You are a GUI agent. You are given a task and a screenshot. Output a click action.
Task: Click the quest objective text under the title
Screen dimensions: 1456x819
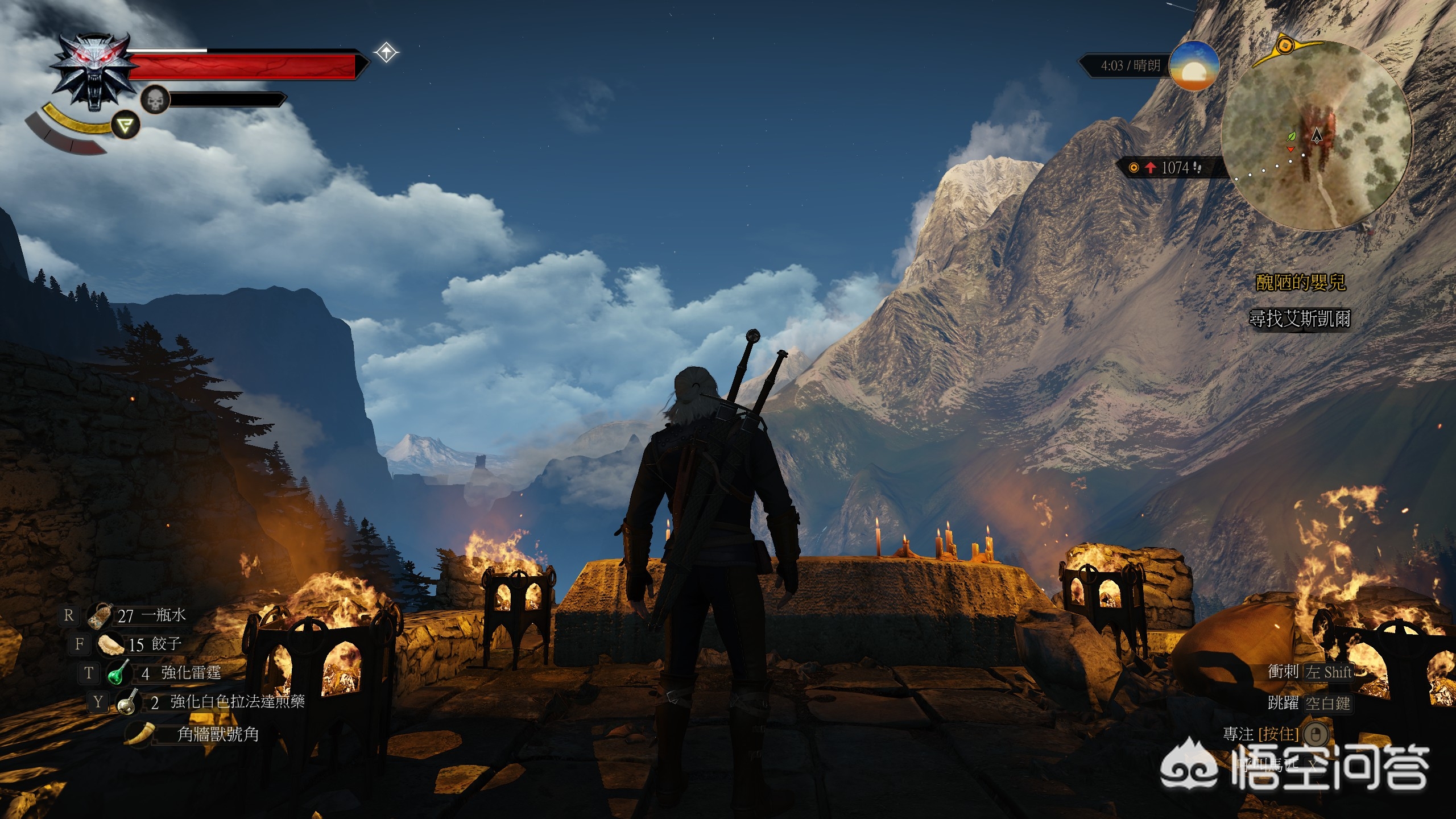(1299, 318)
